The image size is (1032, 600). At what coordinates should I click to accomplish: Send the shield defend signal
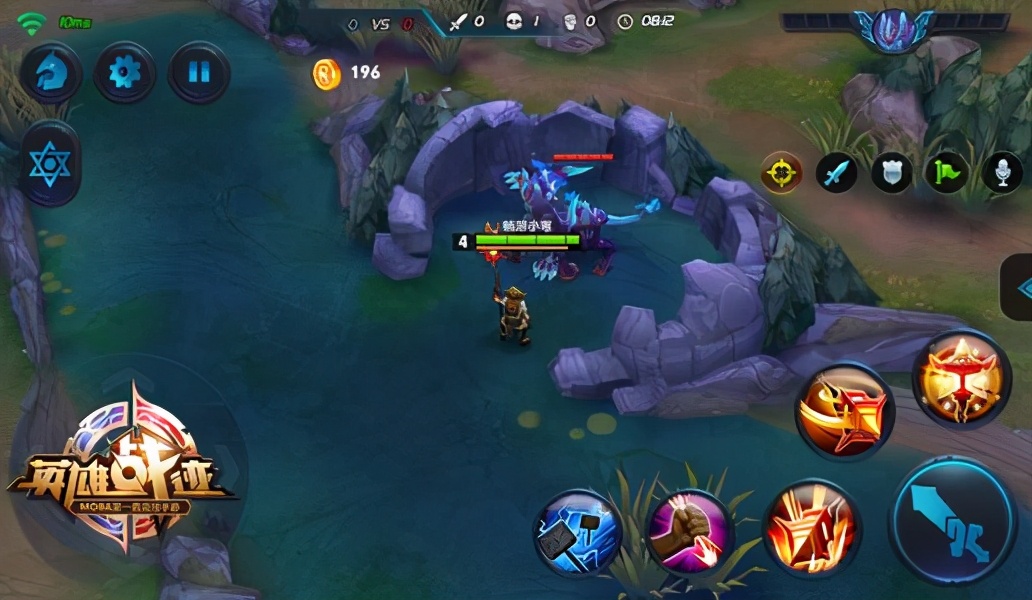coord(891,173)
